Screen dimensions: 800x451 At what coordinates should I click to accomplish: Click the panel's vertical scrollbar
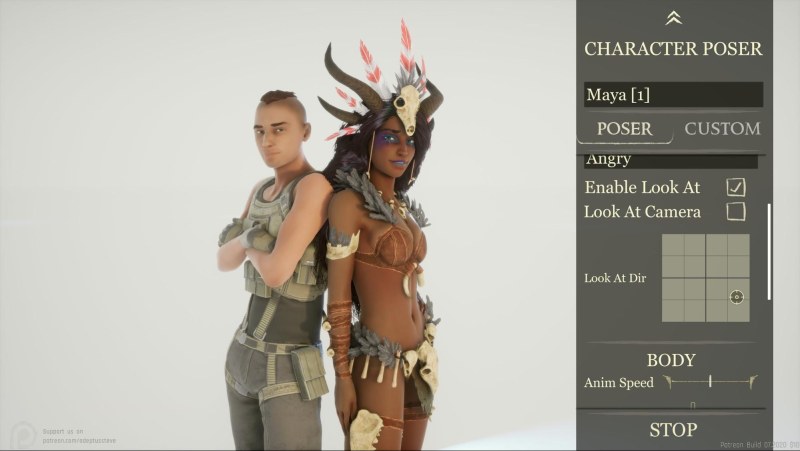pos(769,251)
